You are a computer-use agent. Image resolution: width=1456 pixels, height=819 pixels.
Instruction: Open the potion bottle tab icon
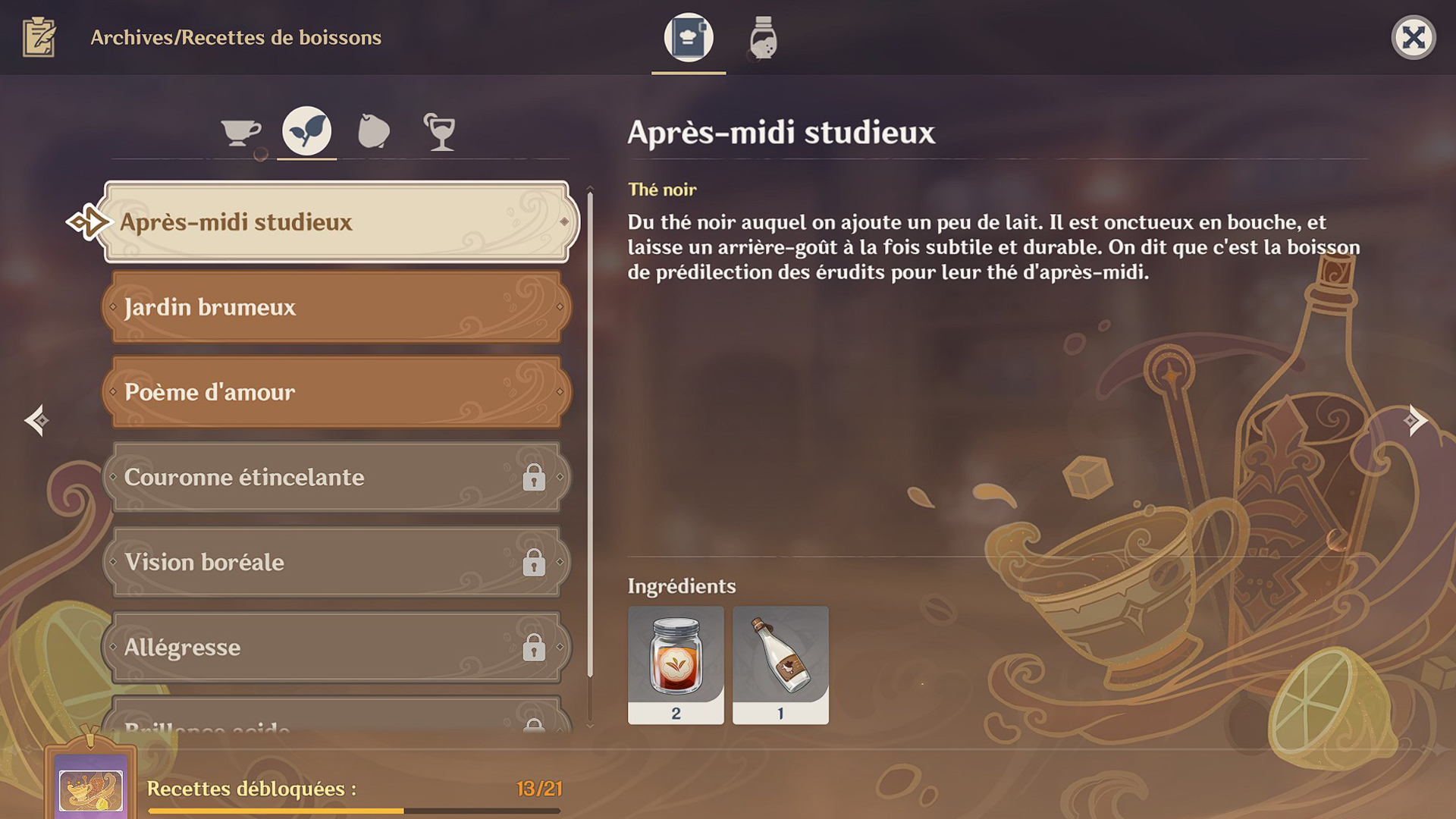(762, 38)
